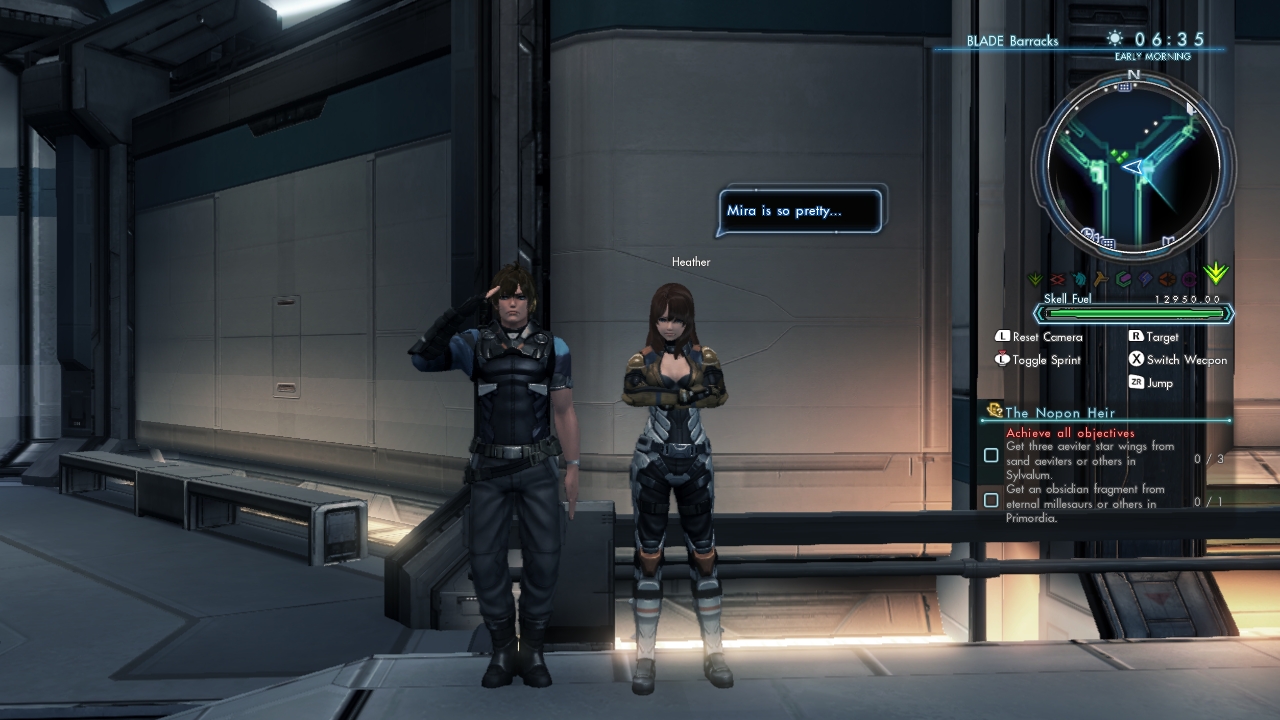The width and height of the screenshot is (1280, 720).
Task: Click the large yellow-green arrow icon
Action: 1216,274
